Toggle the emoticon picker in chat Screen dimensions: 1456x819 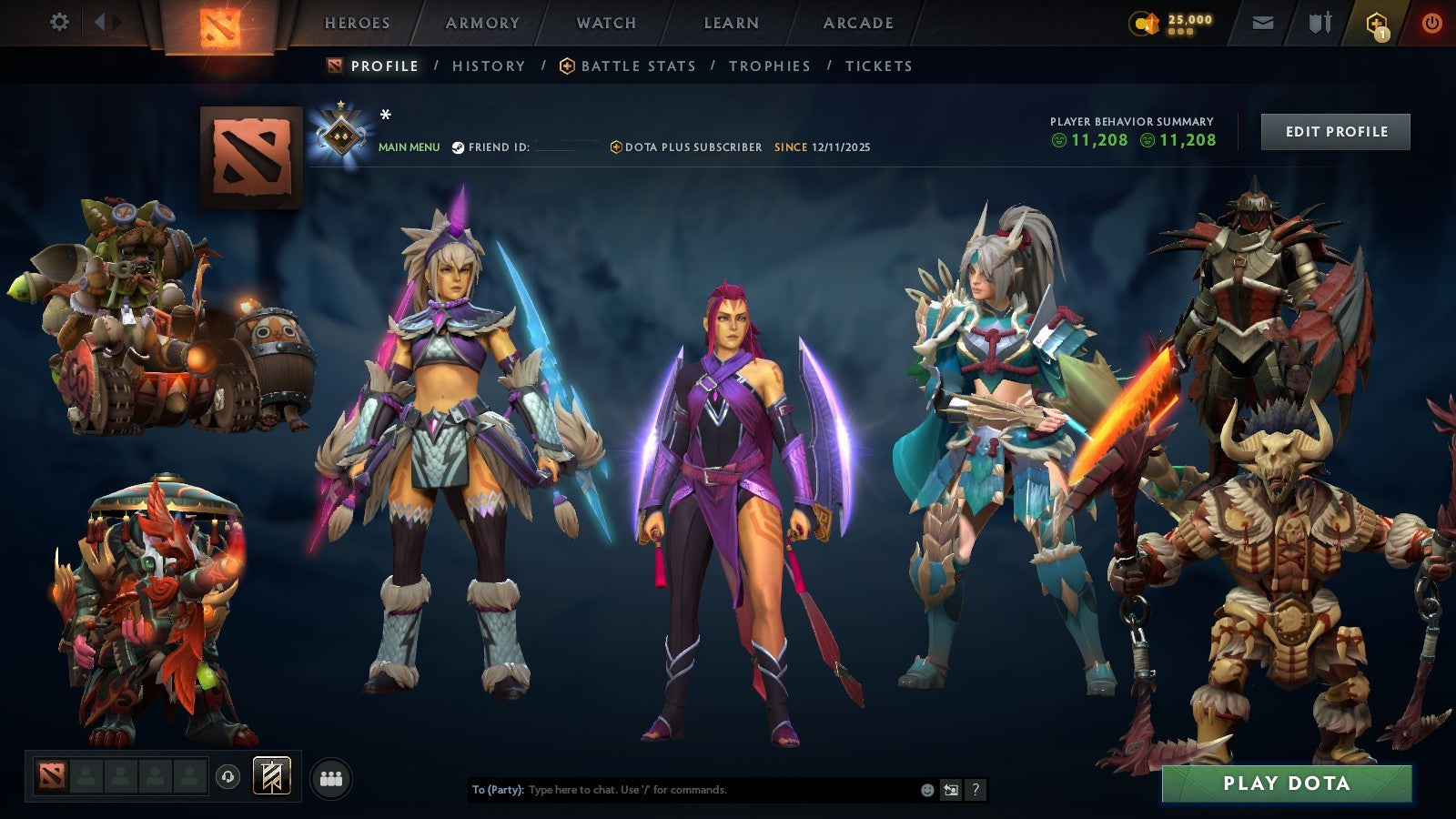(x=926, y=790)
